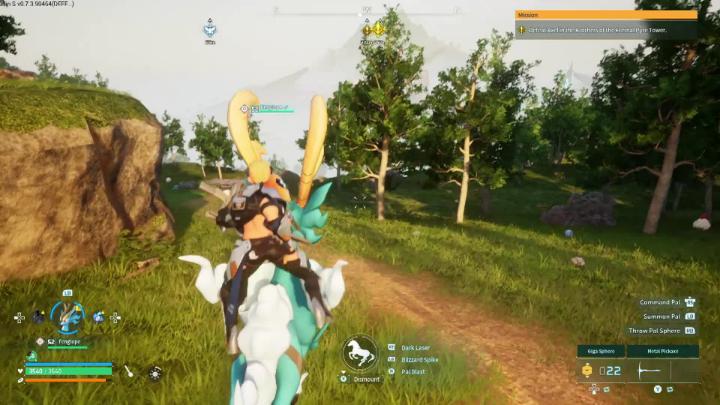The width and height of the screenshot is (720, 405).
Task: Click the yellow mission marker on compass
Action: [373, 30]
